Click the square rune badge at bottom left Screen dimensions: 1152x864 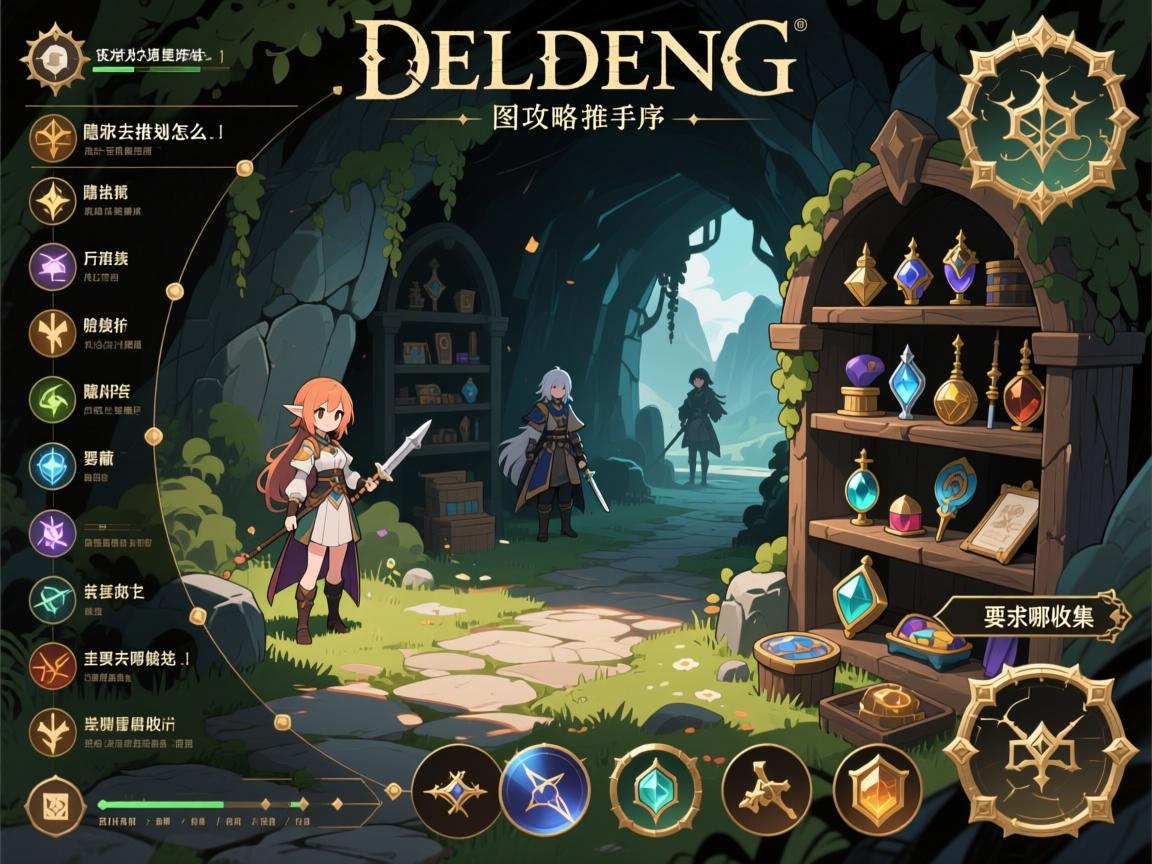click(x=49, y=803)
